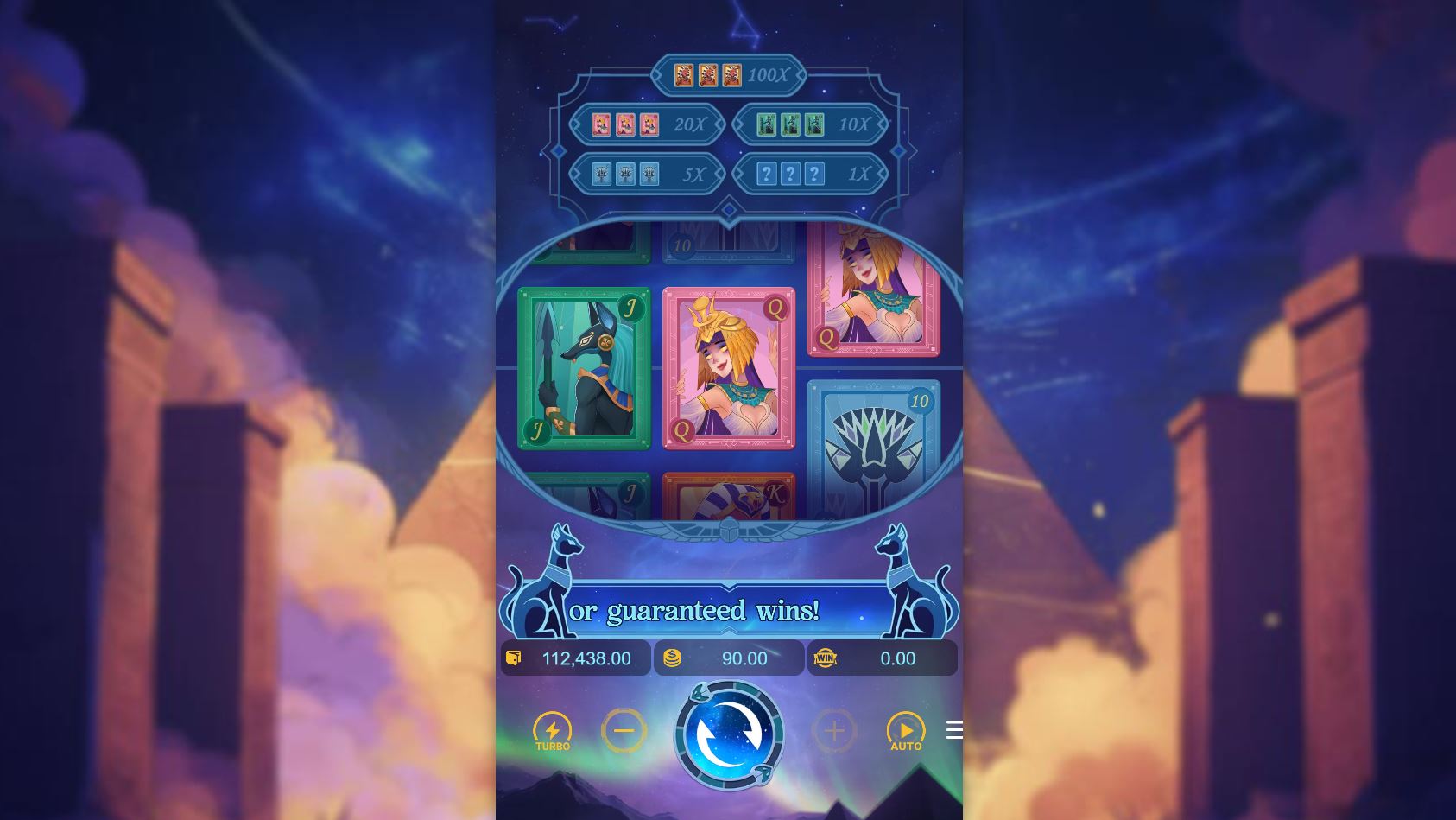
Task: Switch off fast spin via Turbo control
Action: point(554,730)
